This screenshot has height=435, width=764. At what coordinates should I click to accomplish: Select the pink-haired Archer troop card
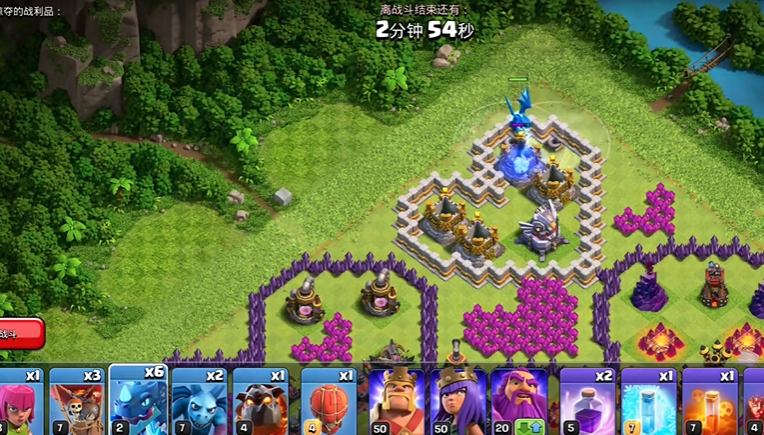(17, 402)
